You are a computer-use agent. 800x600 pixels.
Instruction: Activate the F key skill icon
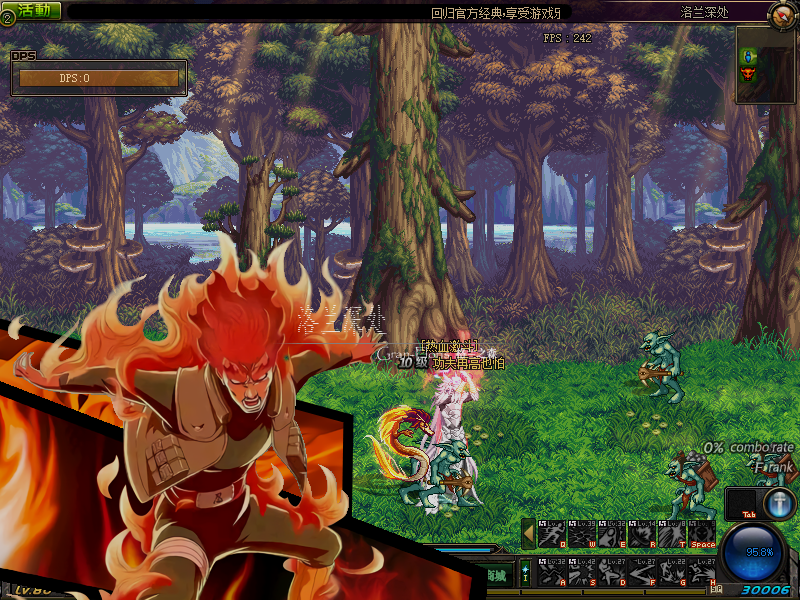(x=642, y=573)
